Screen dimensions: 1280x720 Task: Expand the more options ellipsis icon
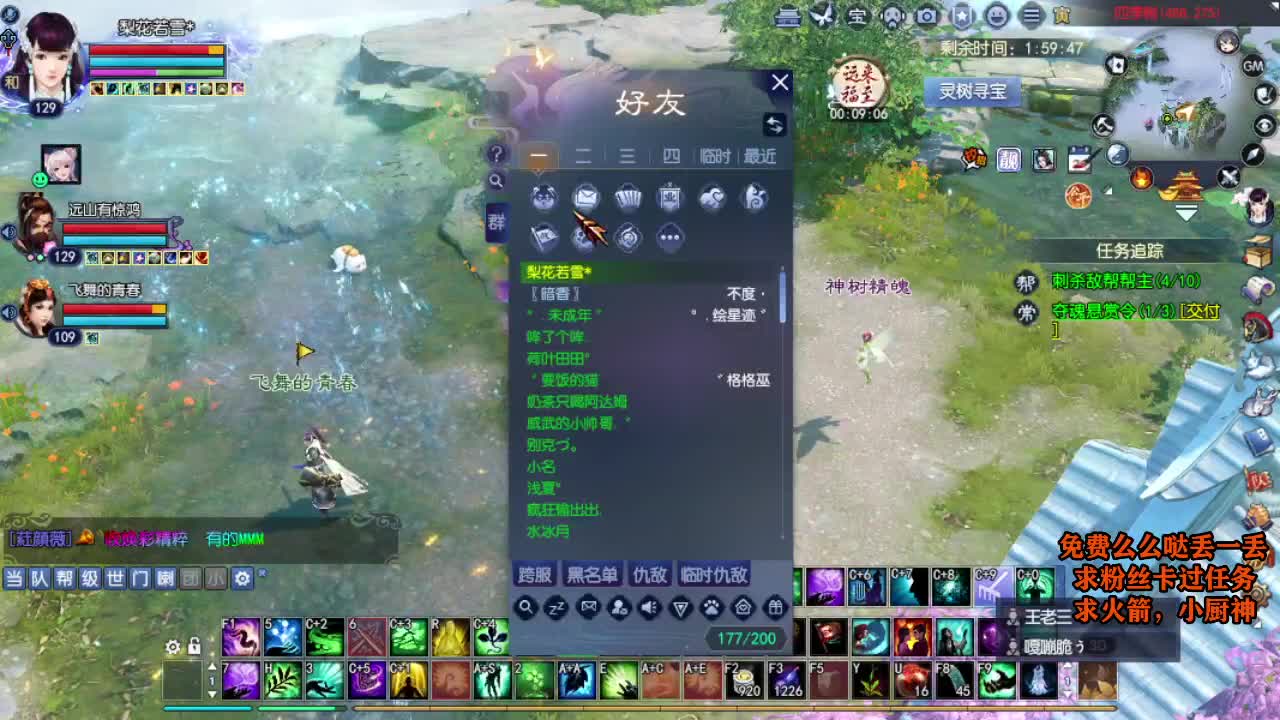(x=669, y=237)
